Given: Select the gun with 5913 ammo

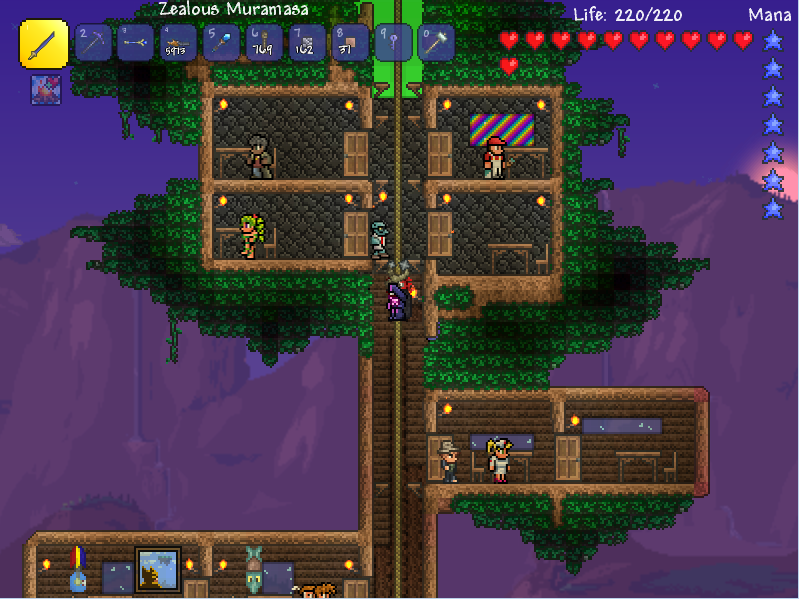Looking at the screenshot, I should click(179, 43).
